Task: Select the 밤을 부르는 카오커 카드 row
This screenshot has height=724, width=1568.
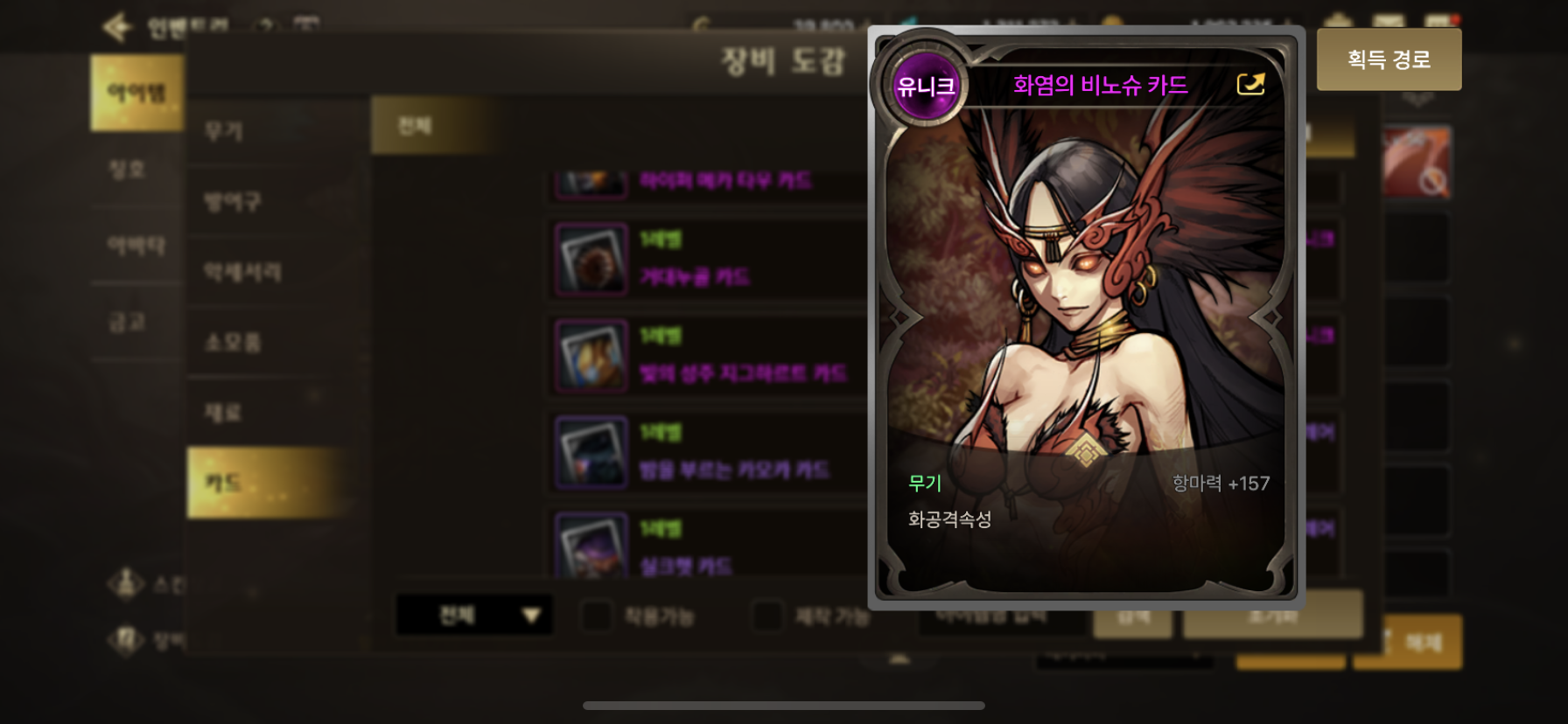Action: point(709,452)
